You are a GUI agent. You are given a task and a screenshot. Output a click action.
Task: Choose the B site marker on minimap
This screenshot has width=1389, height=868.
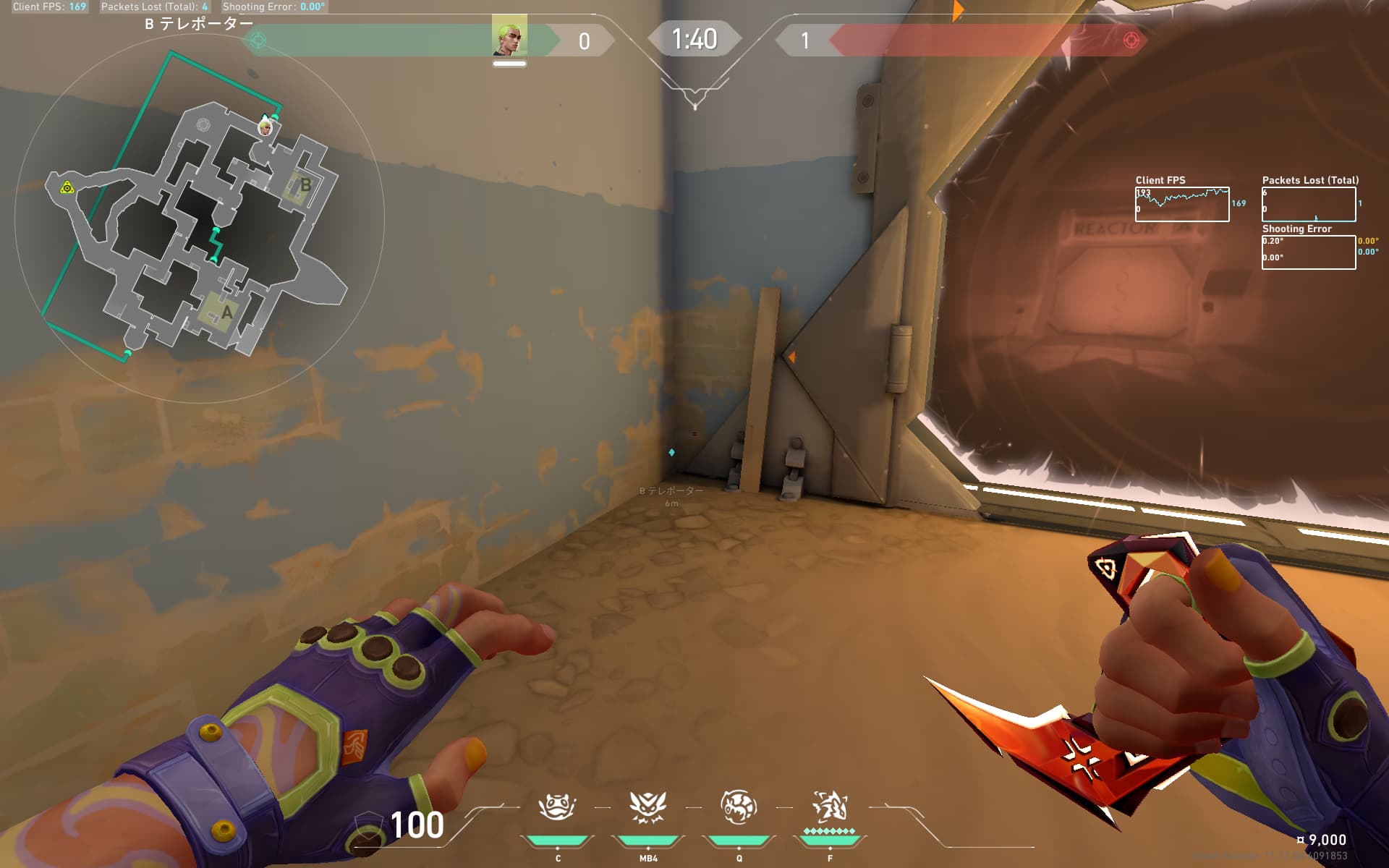305,185
